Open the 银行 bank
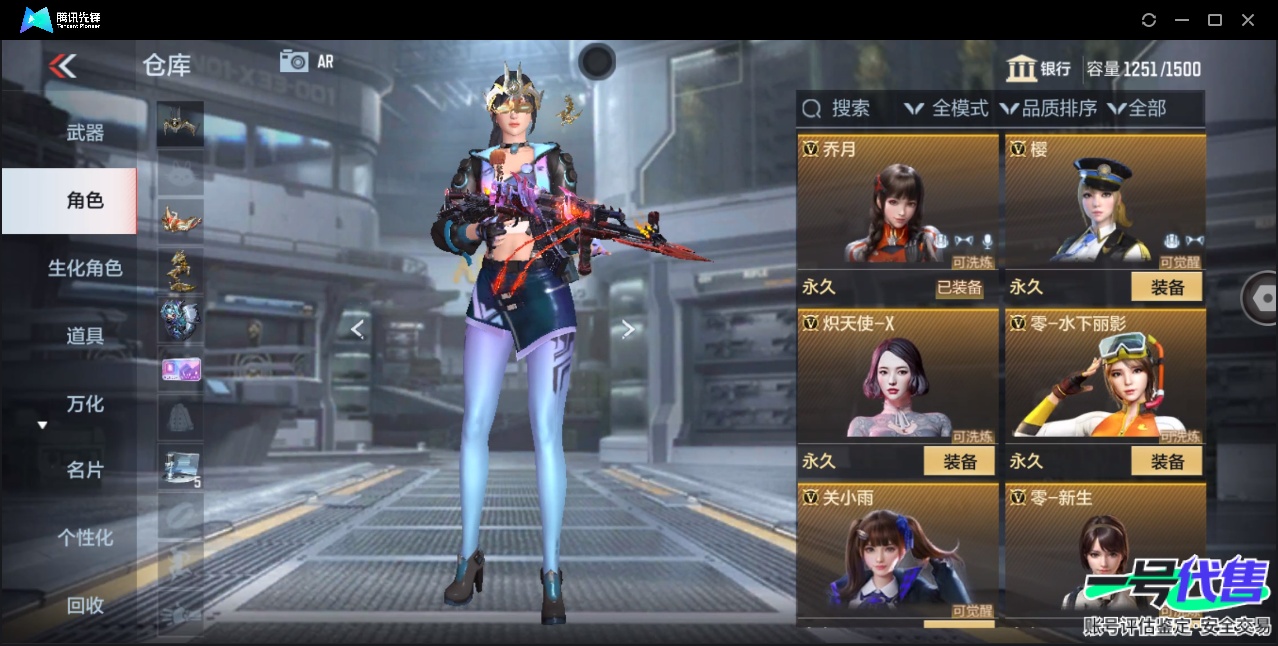1278x646 pixels. (x=1039, y=69)
